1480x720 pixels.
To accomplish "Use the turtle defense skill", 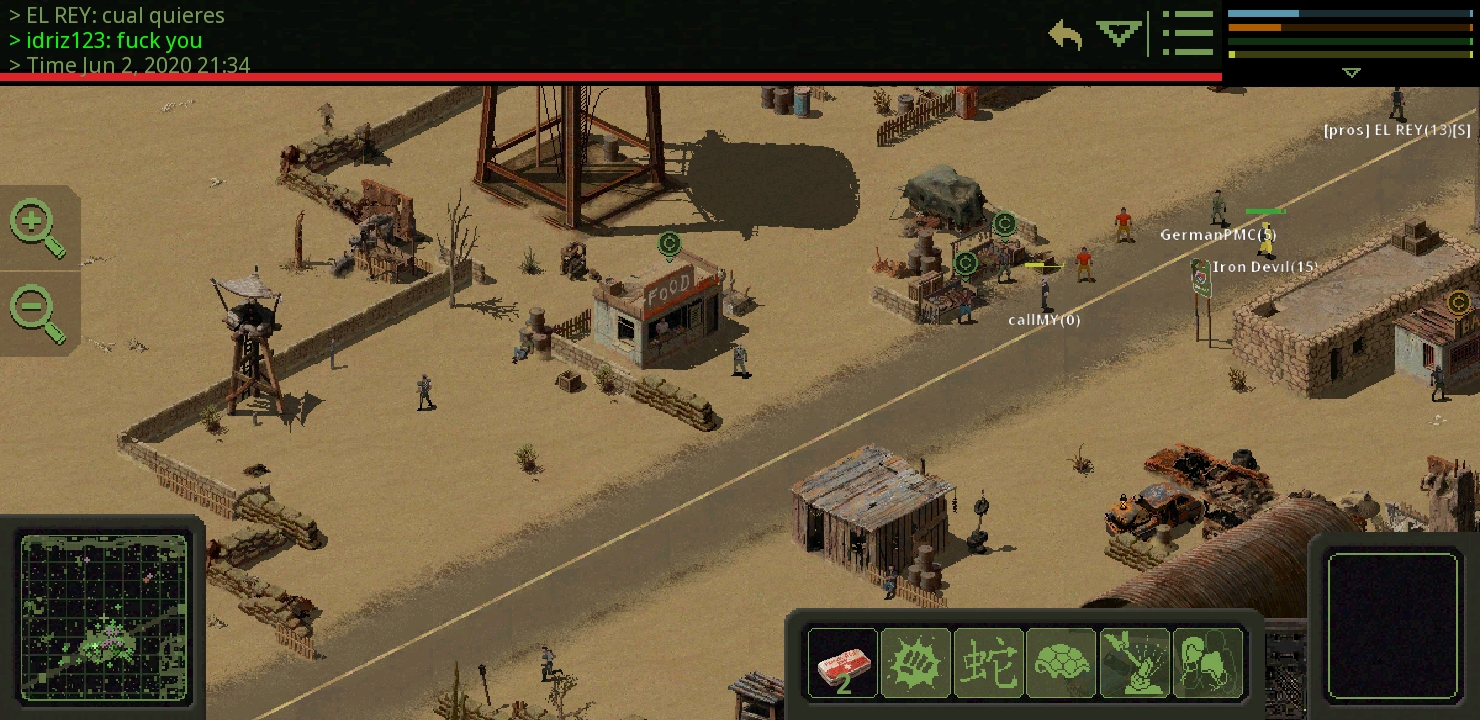I will tap(1060, 662).
